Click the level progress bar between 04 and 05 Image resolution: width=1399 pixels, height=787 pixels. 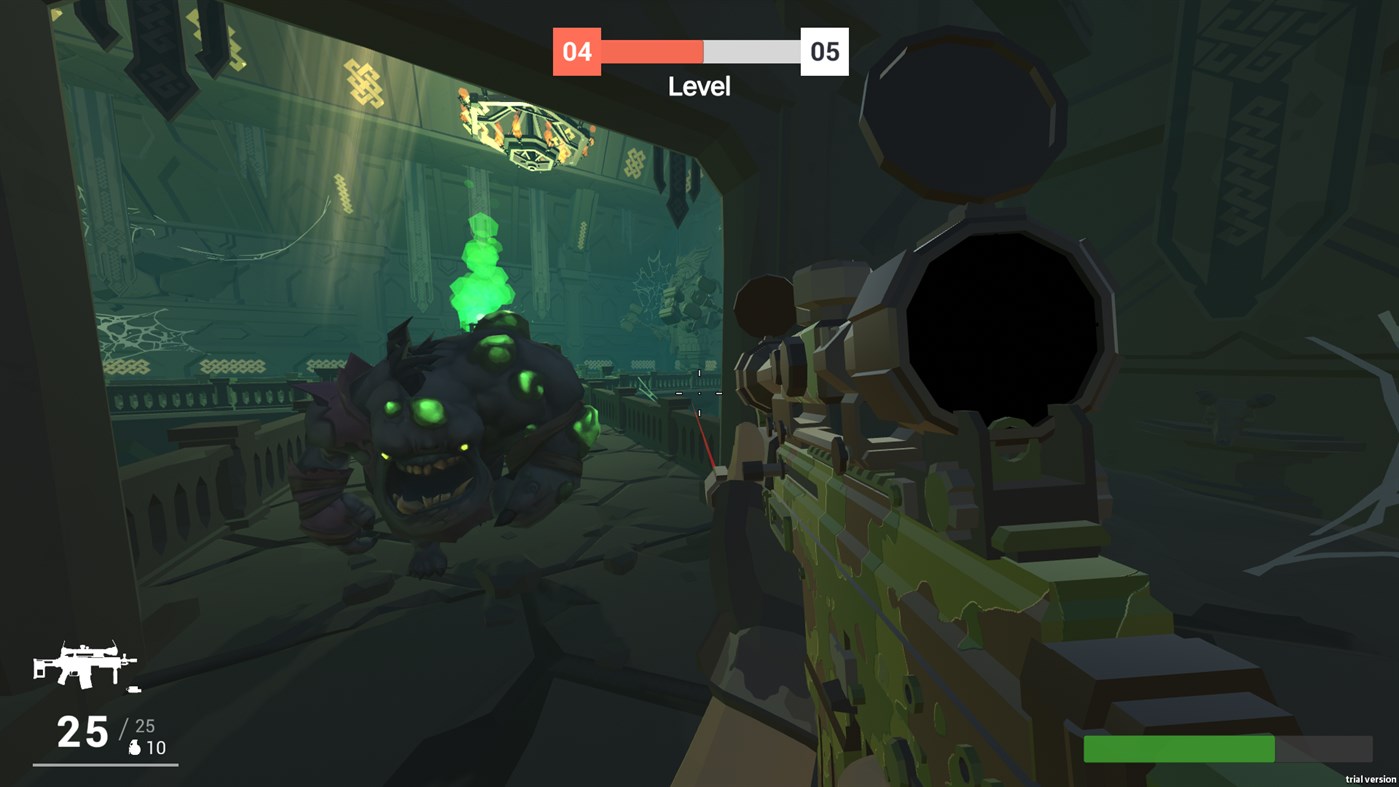[700, 48]
